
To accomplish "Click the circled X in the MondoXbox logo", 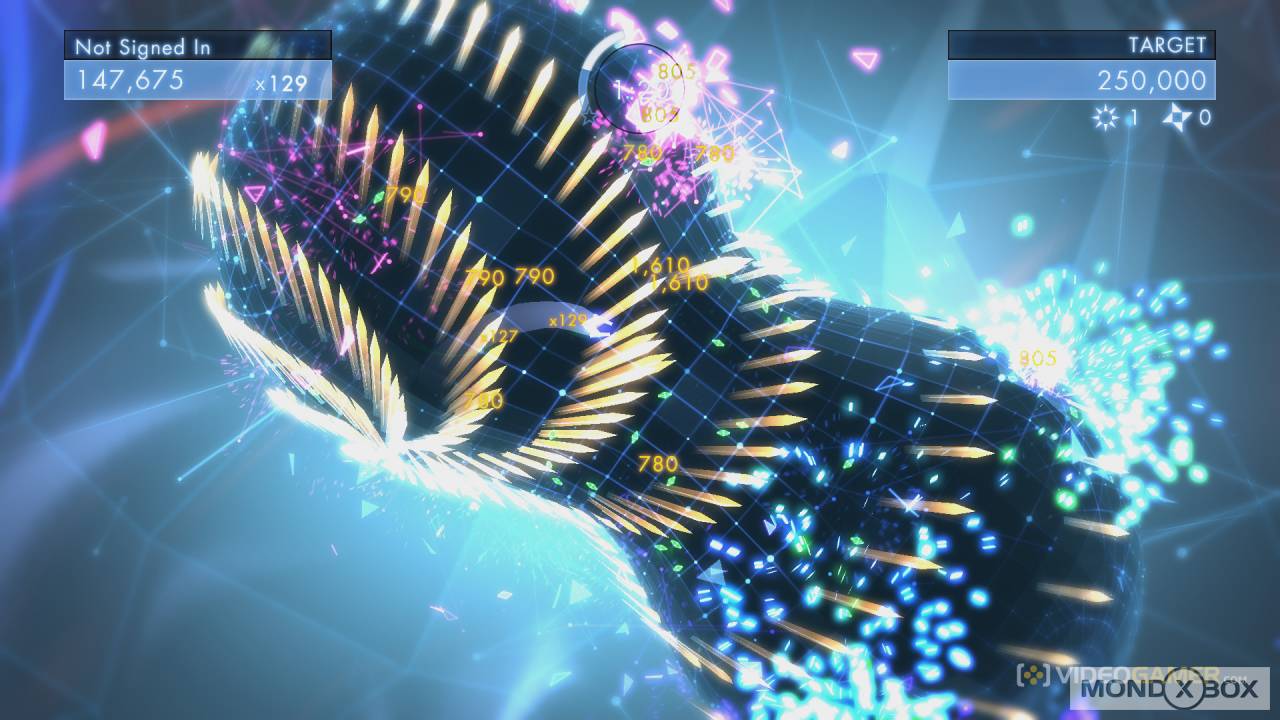I will pos(1184,686).
